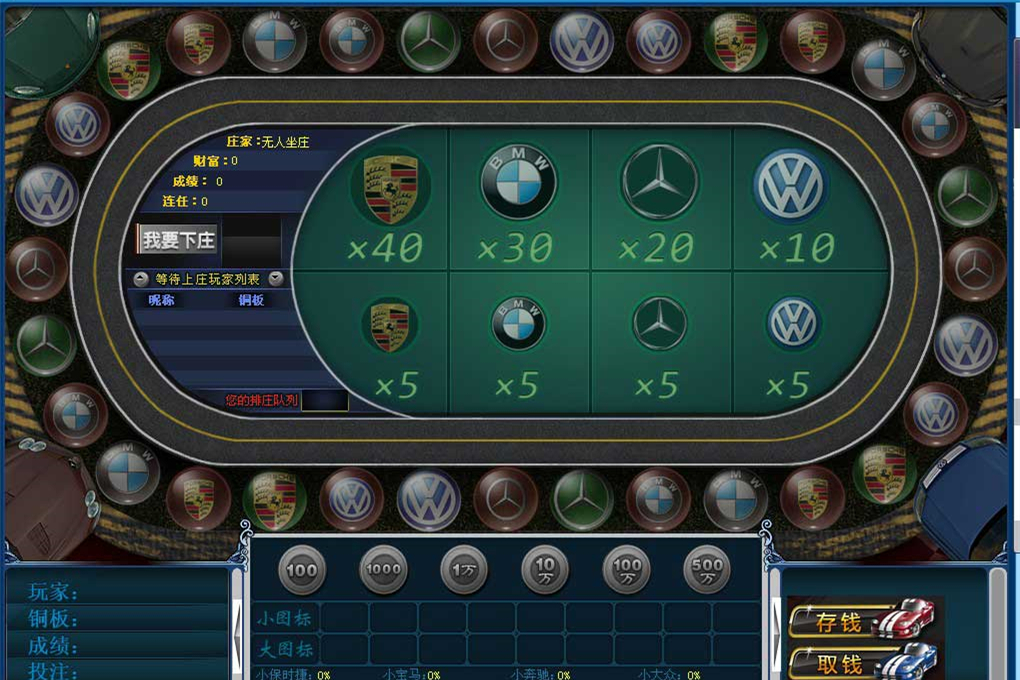
Task: Place a bet on BMW x30
Action: (x=517, y=205)
